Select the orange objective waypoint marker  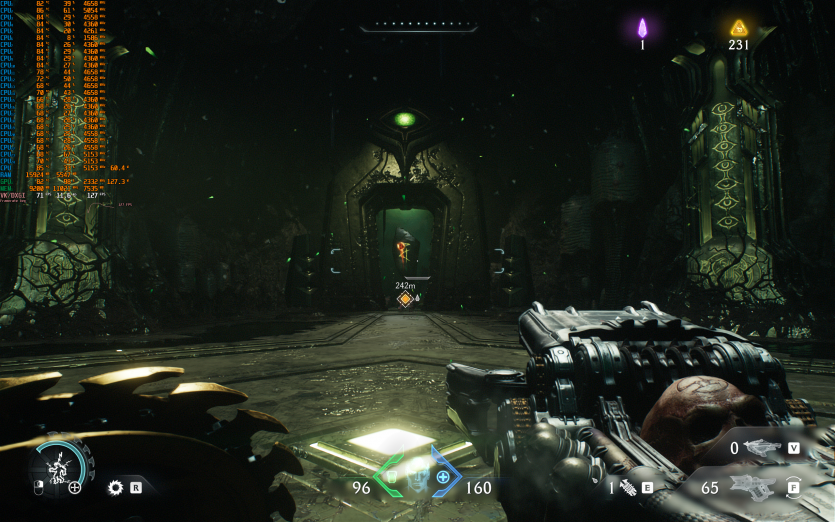pyautogui.click(x=405, y=298)
